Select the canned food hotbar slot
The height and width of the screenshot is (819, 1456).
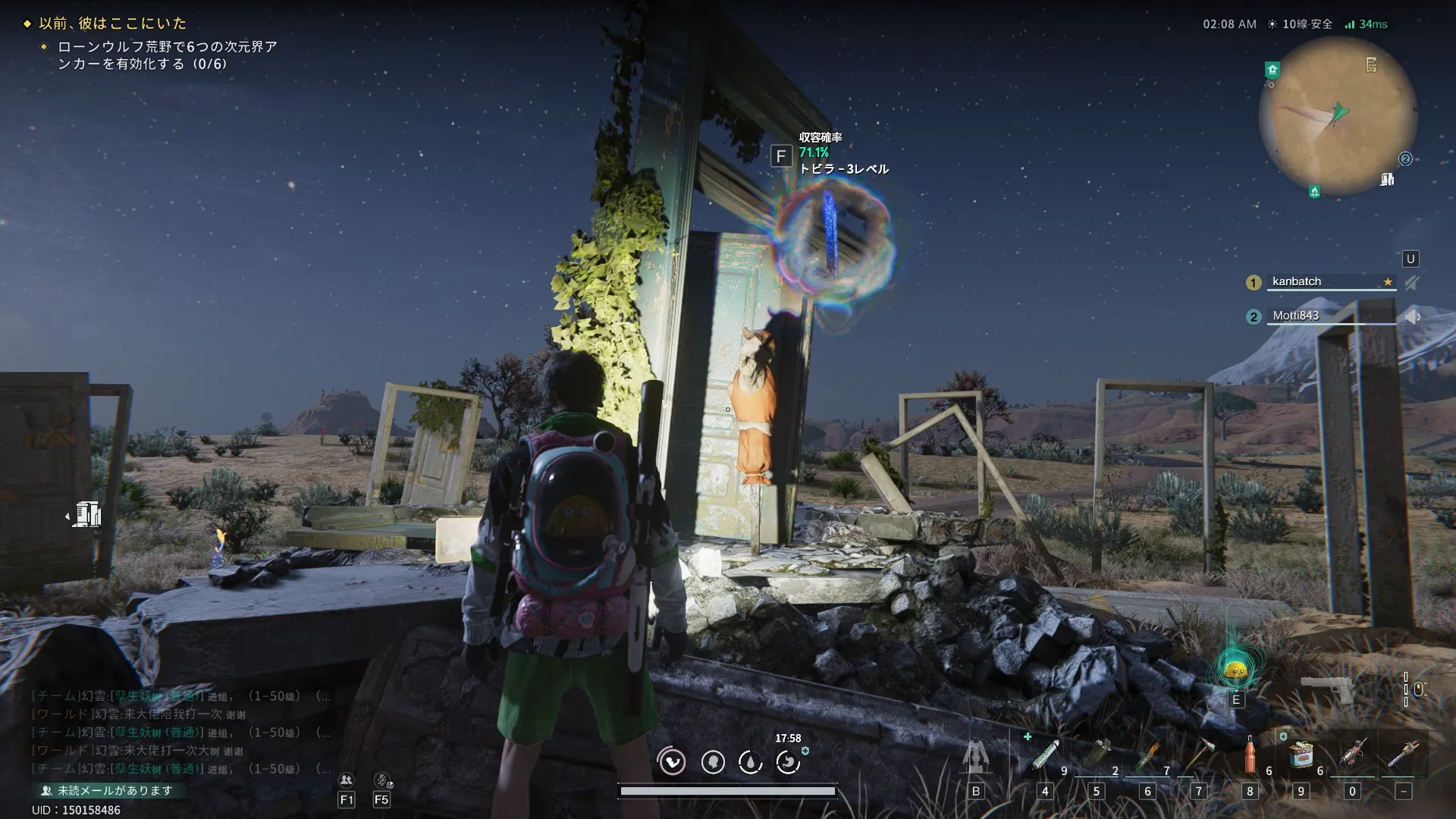point(1301,756)
